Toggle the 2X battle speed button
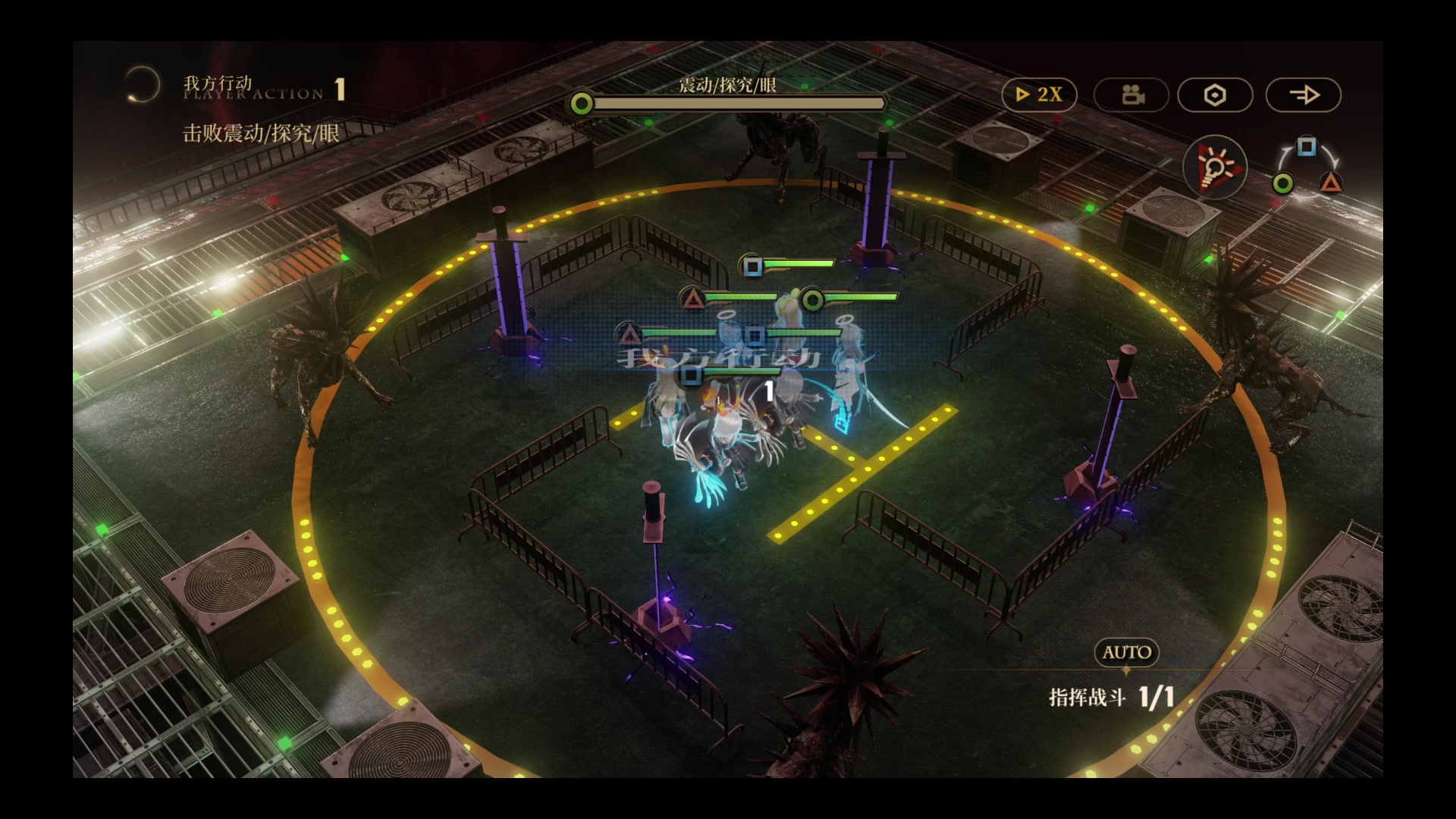Image resolution: width=1456 pixels, height=819 pixels. point(1039,95)
